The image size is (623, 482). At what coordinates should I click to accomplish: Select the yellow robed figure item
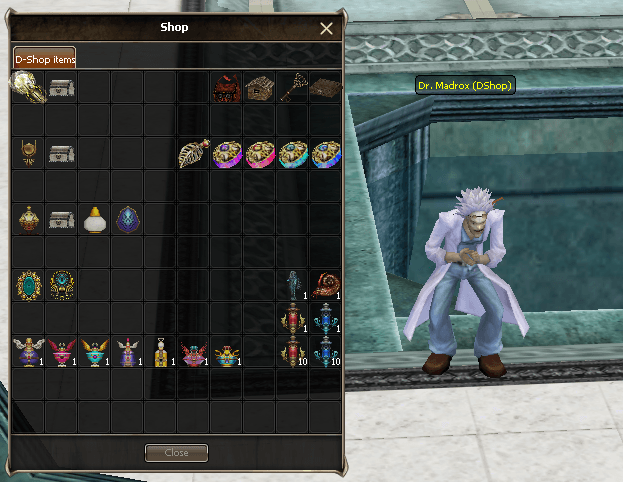coord(160,352)
